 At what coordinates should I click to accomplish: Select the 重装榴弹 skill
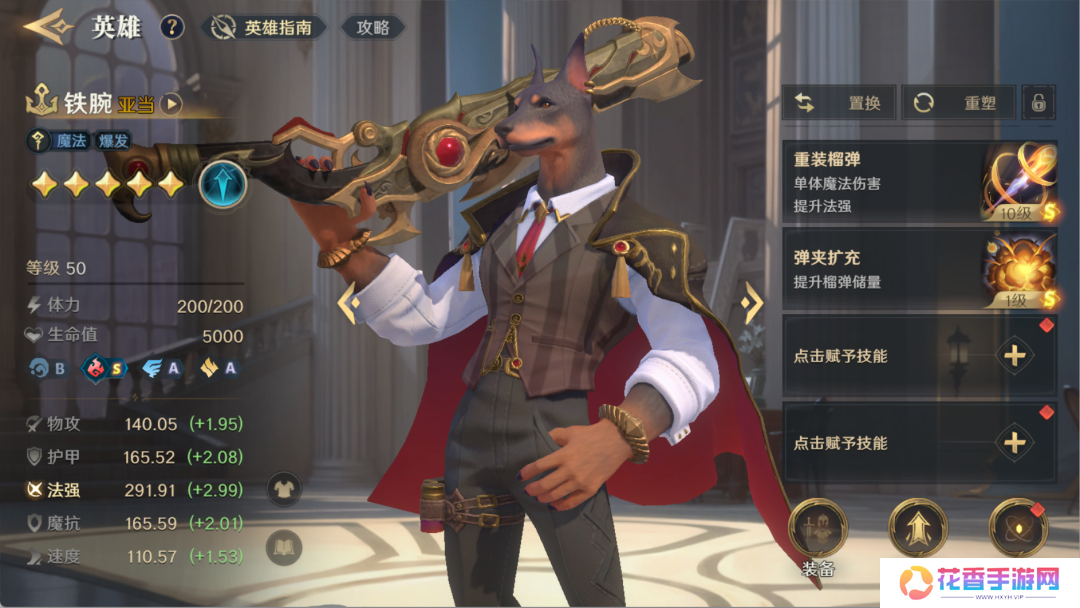(x=918, y=183)
